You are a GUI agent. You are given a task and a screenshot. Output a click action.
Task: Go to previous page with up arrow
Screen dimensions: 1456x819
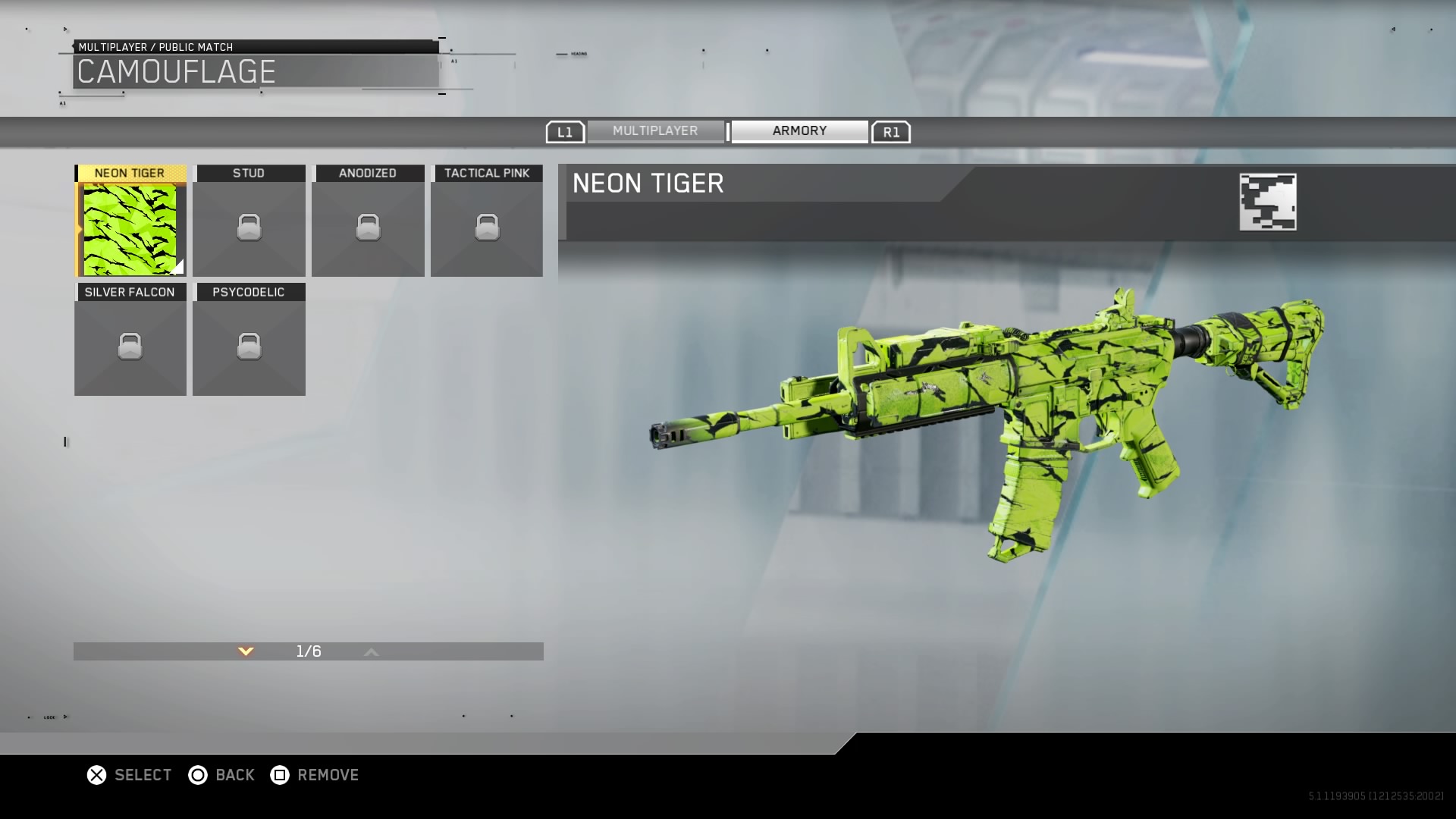click(x=371, y=651)
